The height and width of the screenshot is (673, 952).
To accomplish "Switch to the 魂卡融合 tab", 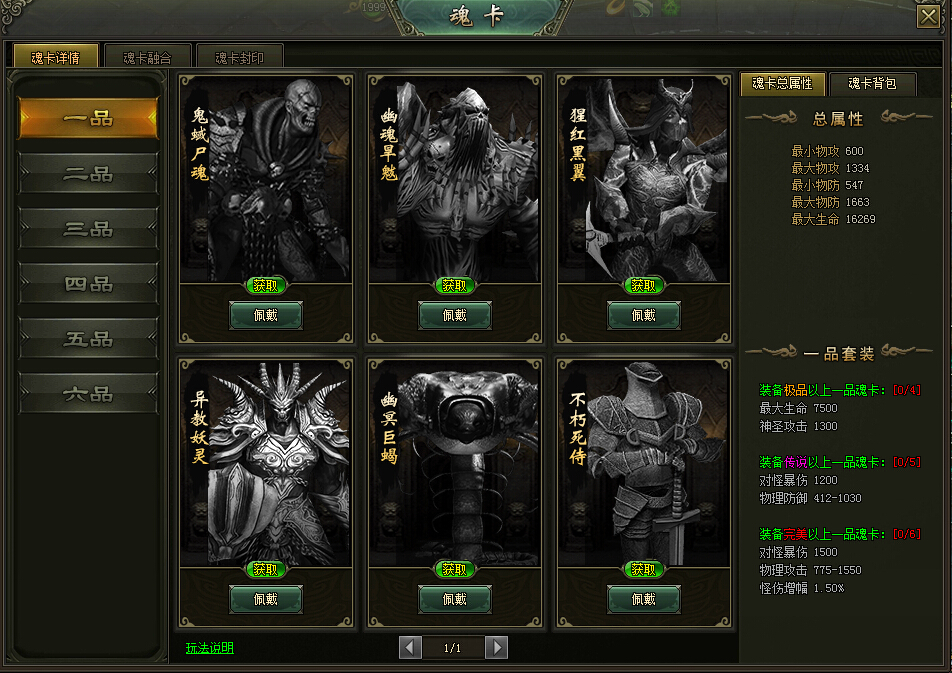I will point(148,57).
